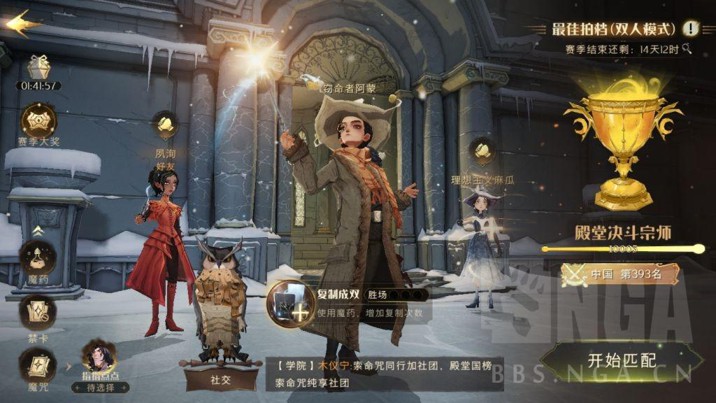The height and width of the screenshot is (403, 716).
Task: Go back with the golden arrow
Action: 22,21
